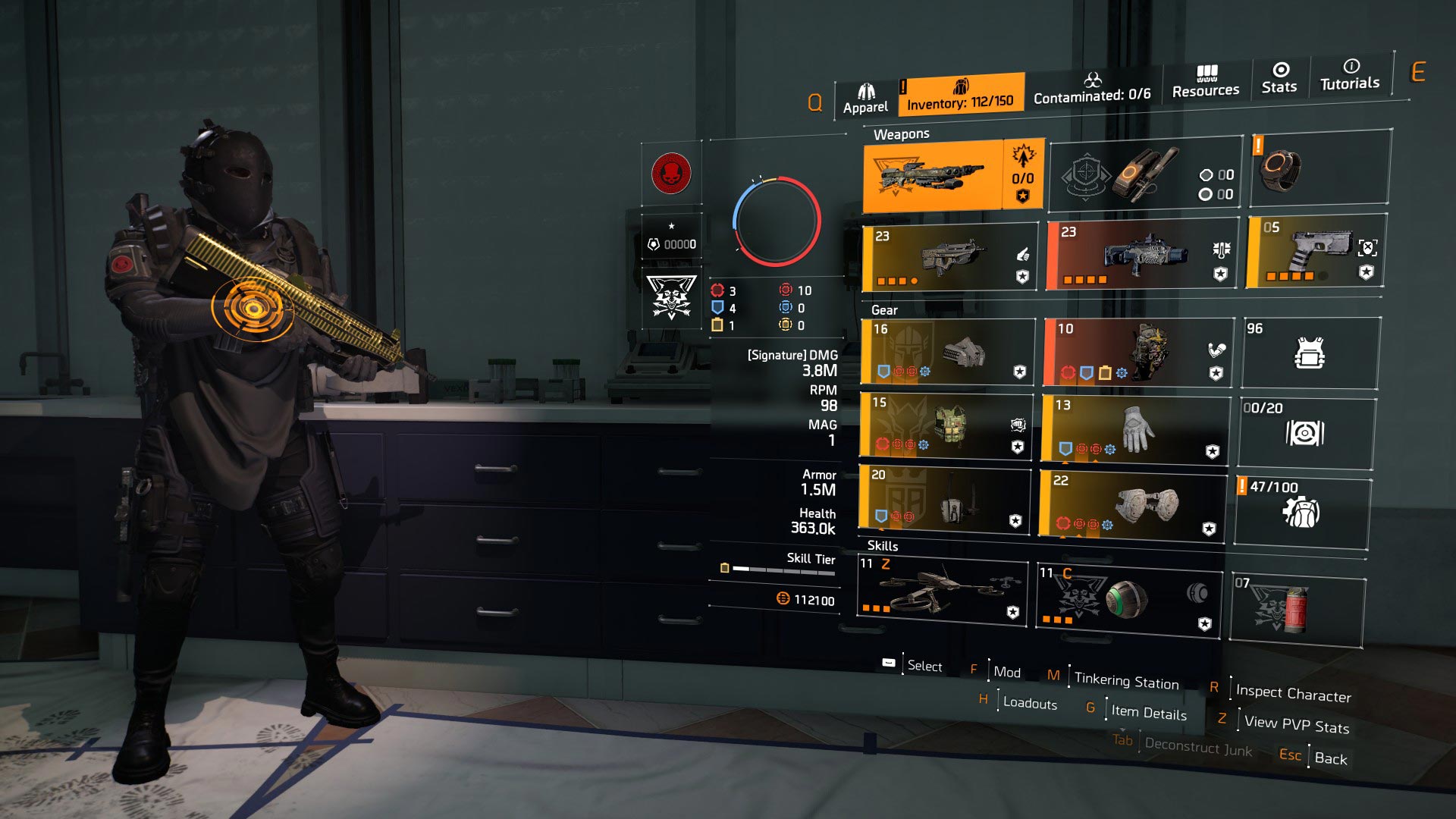This screenshot has width=1456, height=819.
Task: Switch to the Stats tab
Action: [1279, 77]
